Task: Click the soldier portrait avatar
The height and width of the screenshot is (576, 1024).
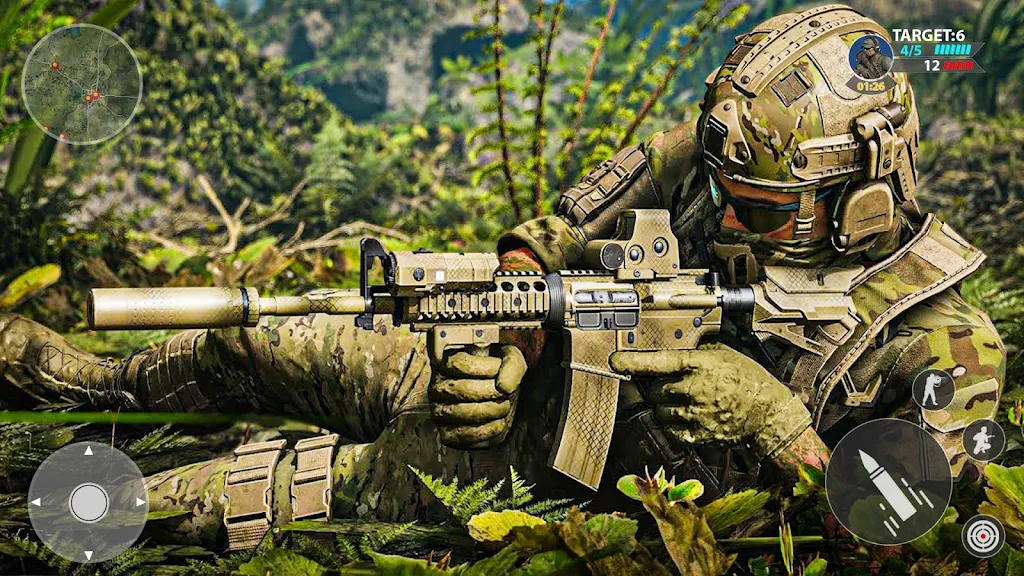Action: pos(869,58)
